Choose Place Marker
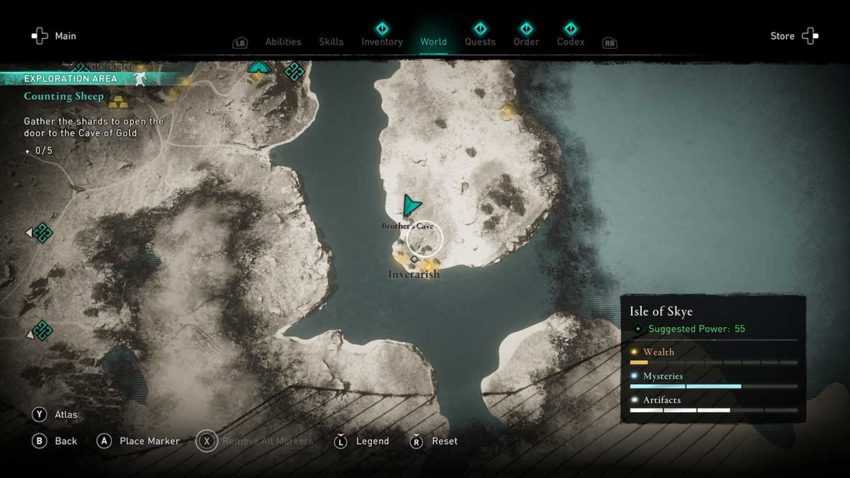Screen dimensions: 850x478 [138, 441]
